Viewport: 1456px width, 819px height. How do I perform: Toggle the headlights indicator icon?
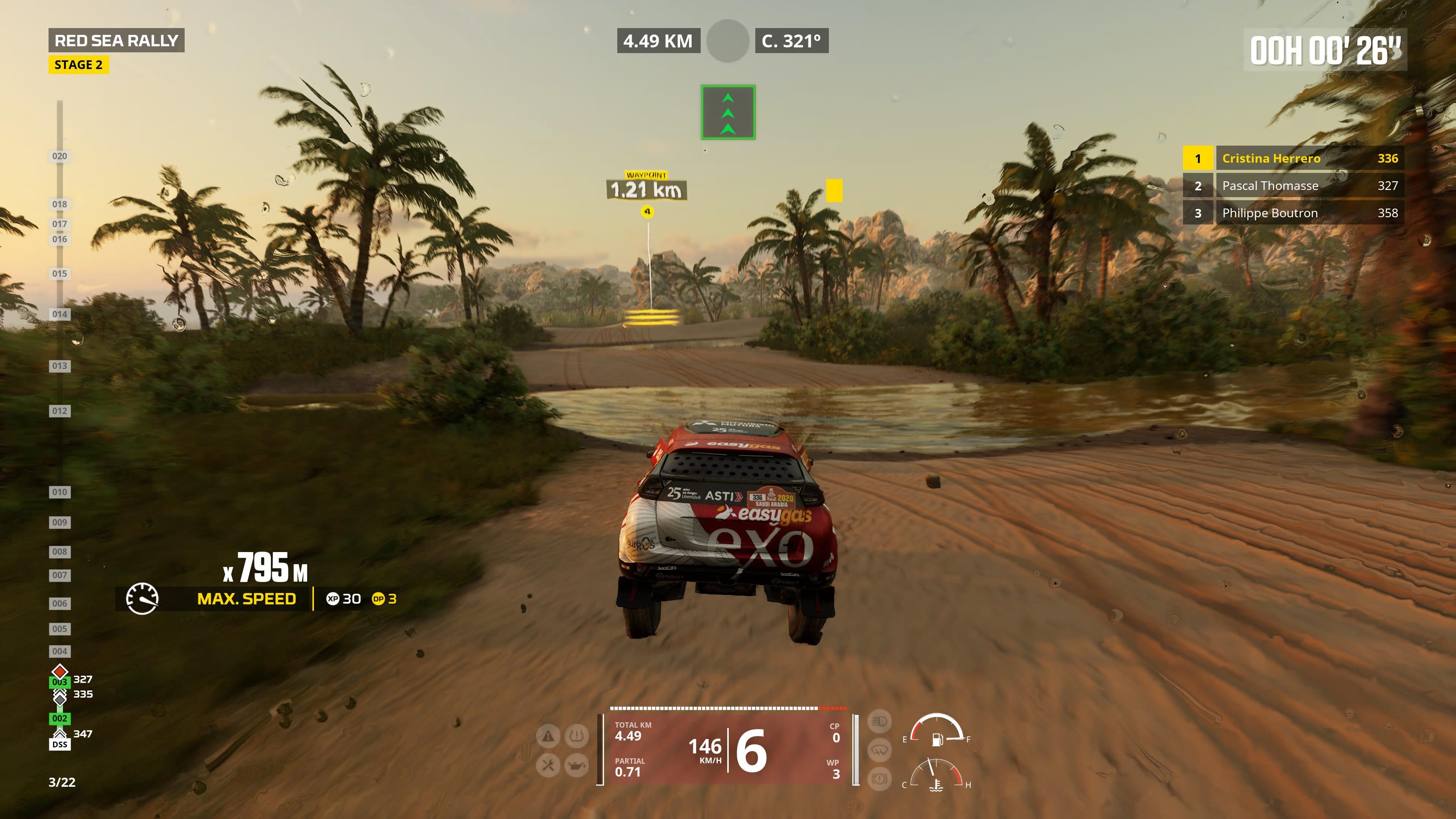(x=879, y=721)
